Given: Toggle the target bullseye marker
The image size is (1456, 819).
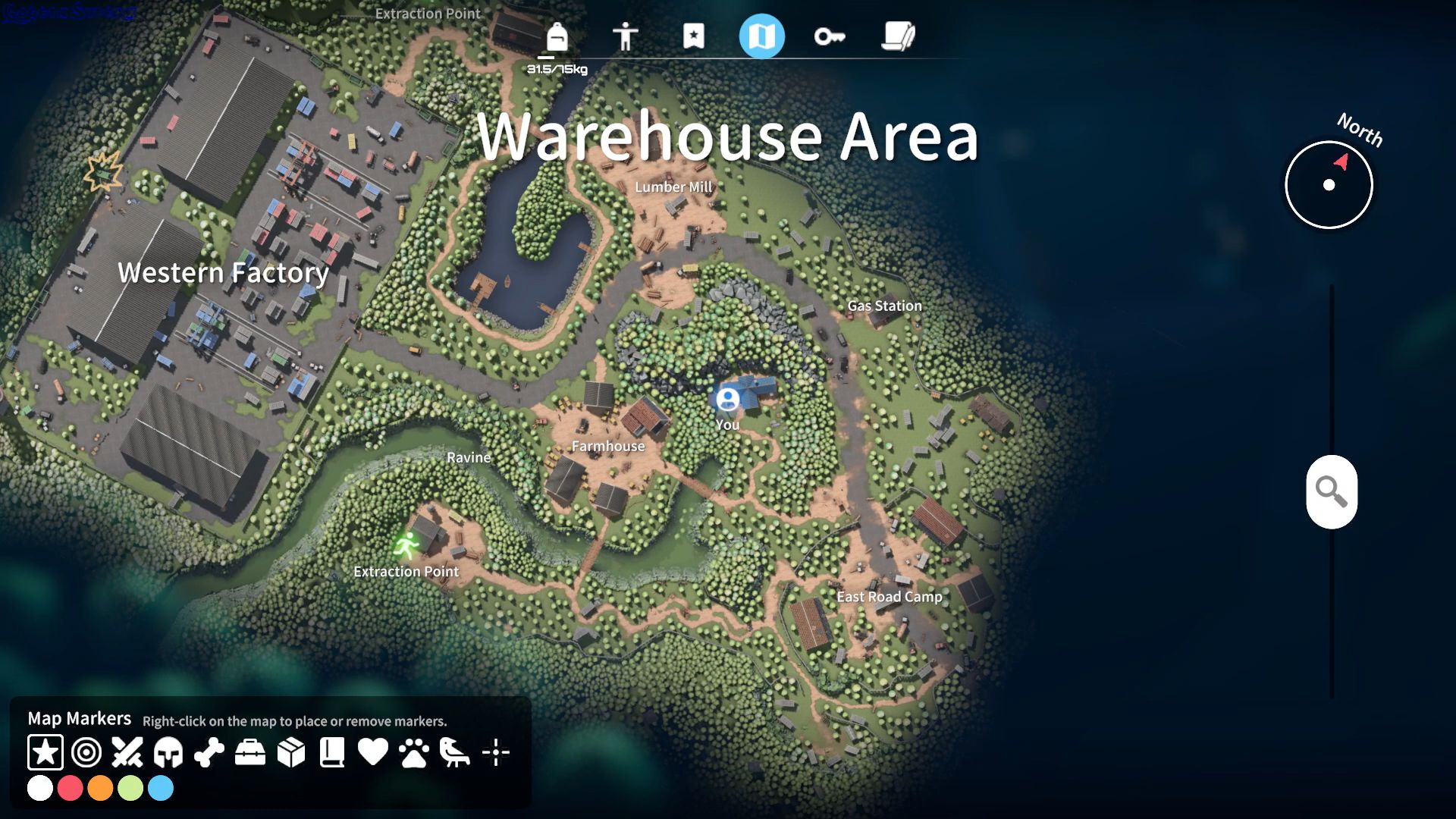Looking at the screenshot, I should click(86, 752).
